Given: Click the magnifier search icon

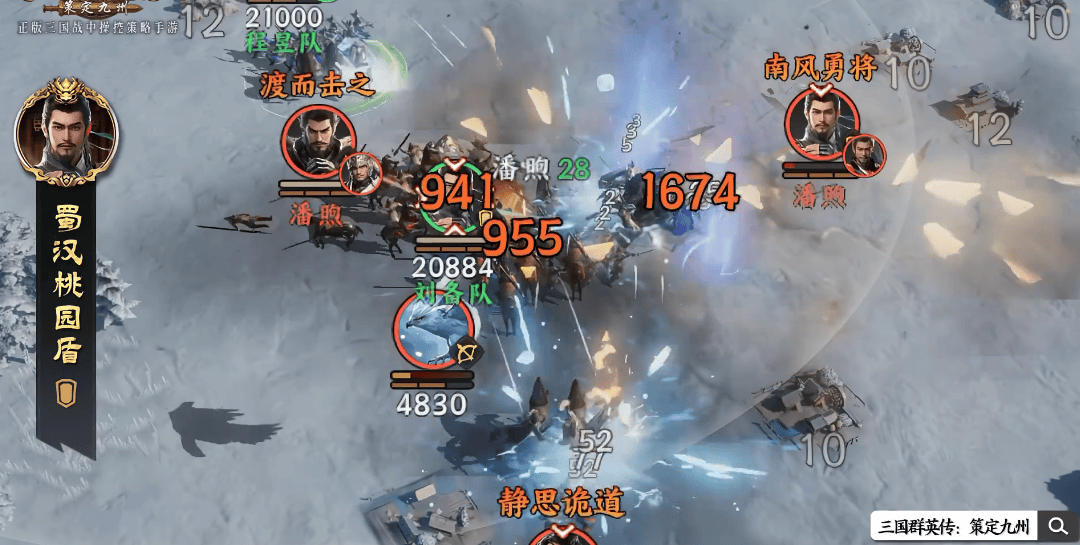Looking at the screenshot, I should tap(1058, 526).
